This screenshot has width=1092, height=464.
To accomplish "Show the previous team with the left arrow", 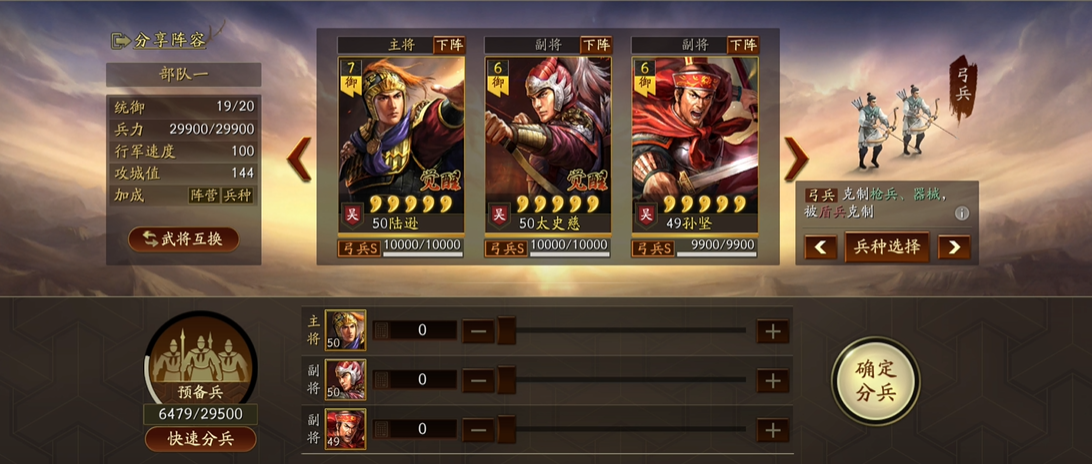I will point(300,158).
